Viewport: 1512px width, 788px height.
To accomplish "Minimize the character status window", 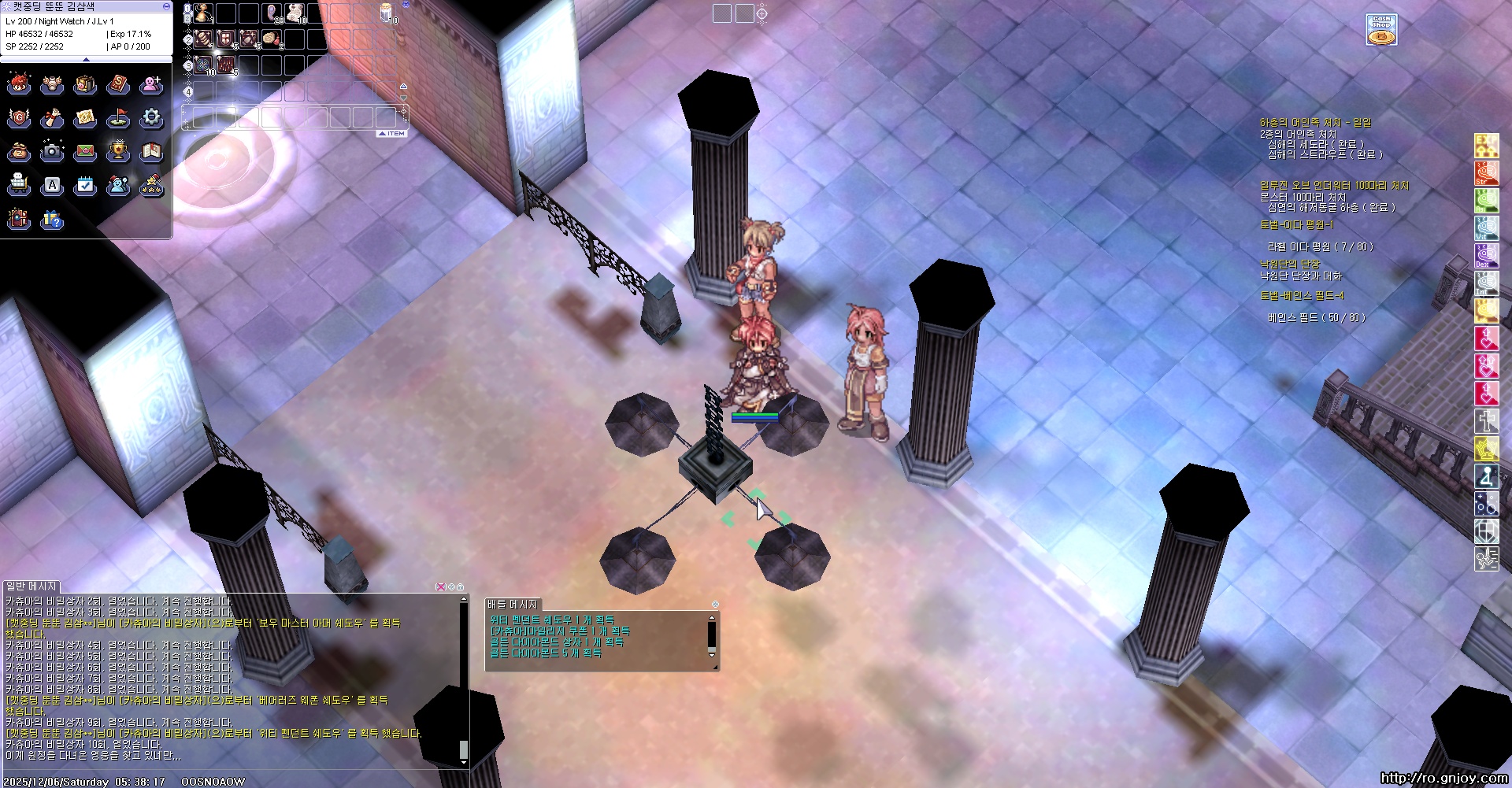I will pos(166,6).
